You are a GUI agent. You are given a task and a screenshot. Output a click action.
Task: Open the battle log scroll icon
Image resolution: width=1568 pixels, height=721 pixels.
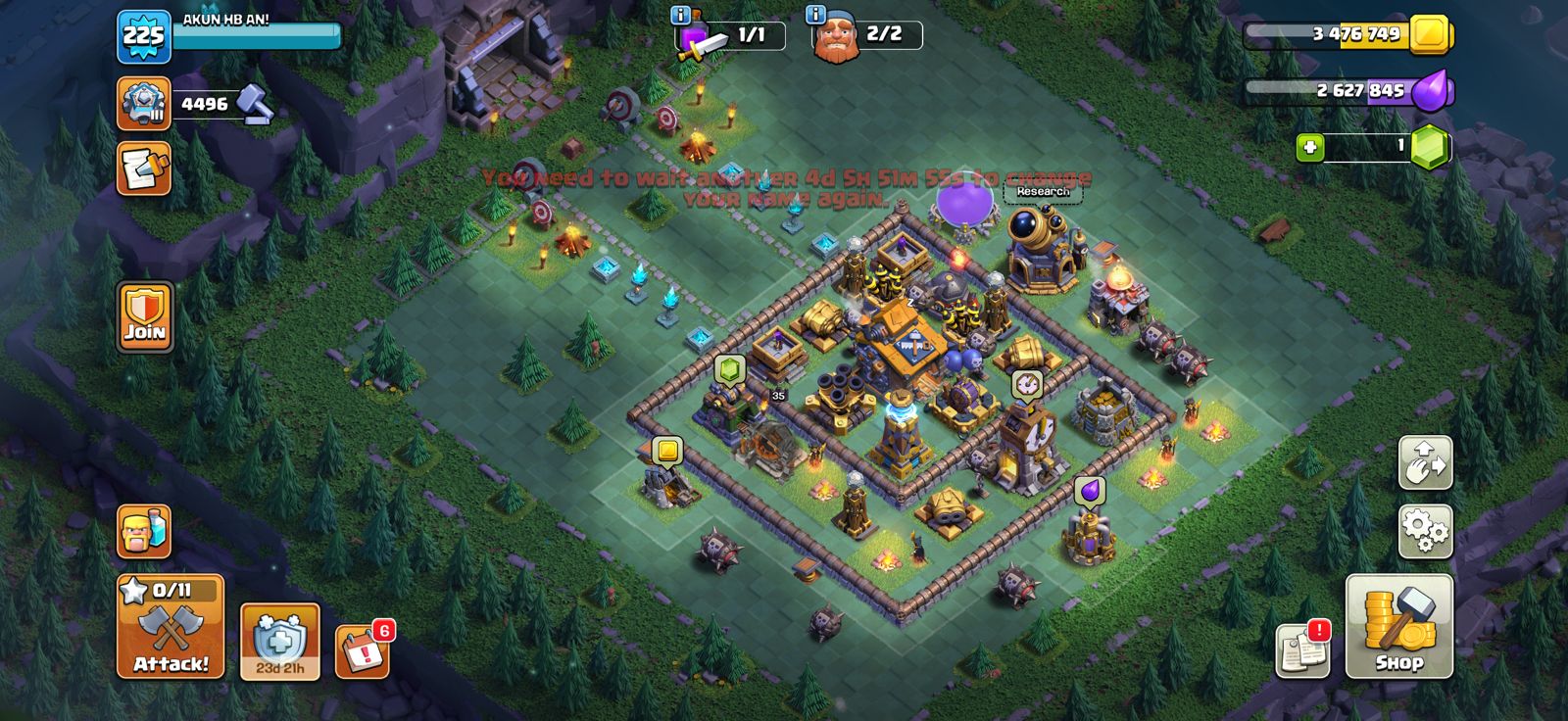[144, 168]
